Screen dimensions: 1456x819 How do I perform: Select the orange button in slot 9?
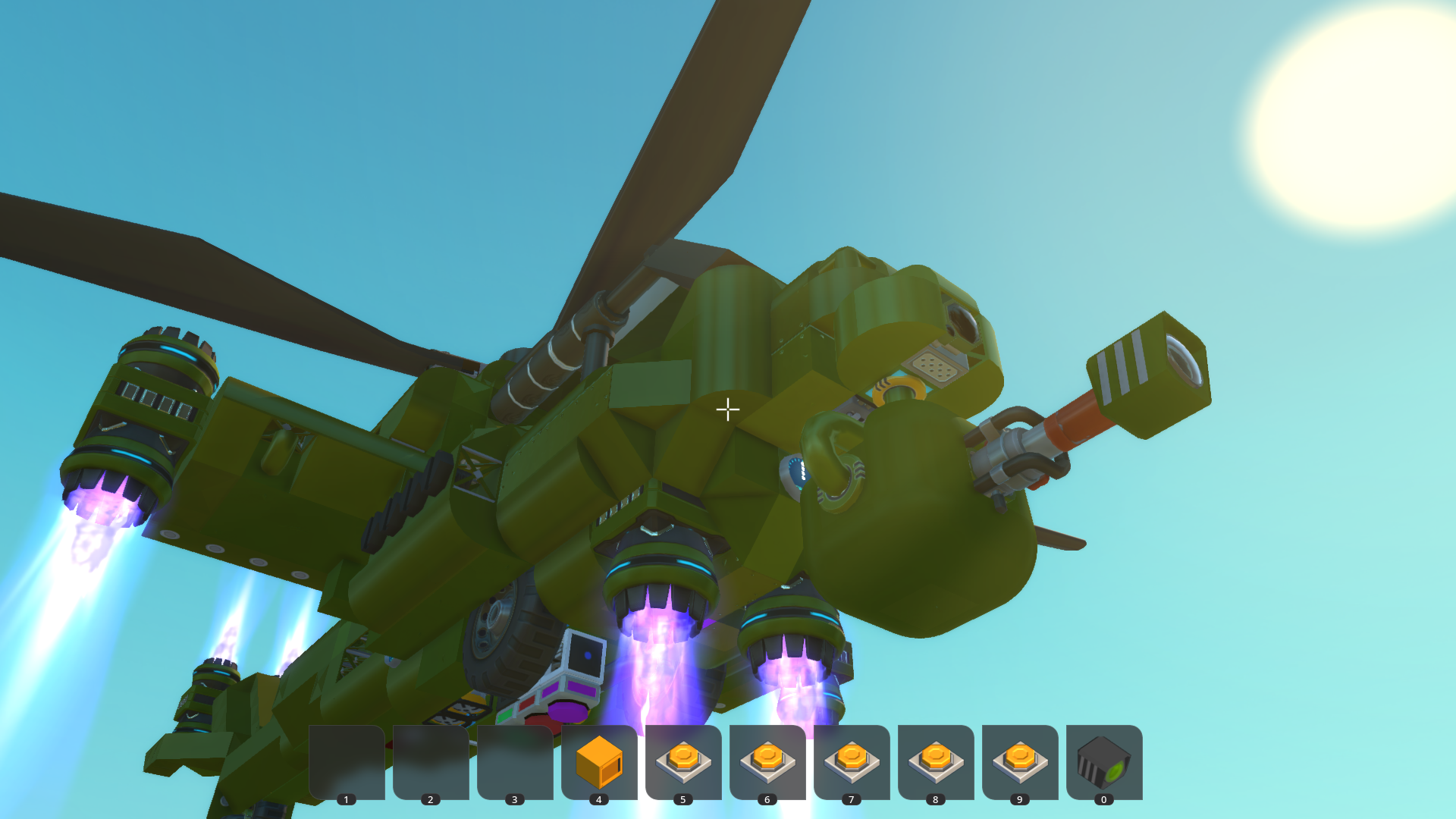click(x=1020, y=761)
